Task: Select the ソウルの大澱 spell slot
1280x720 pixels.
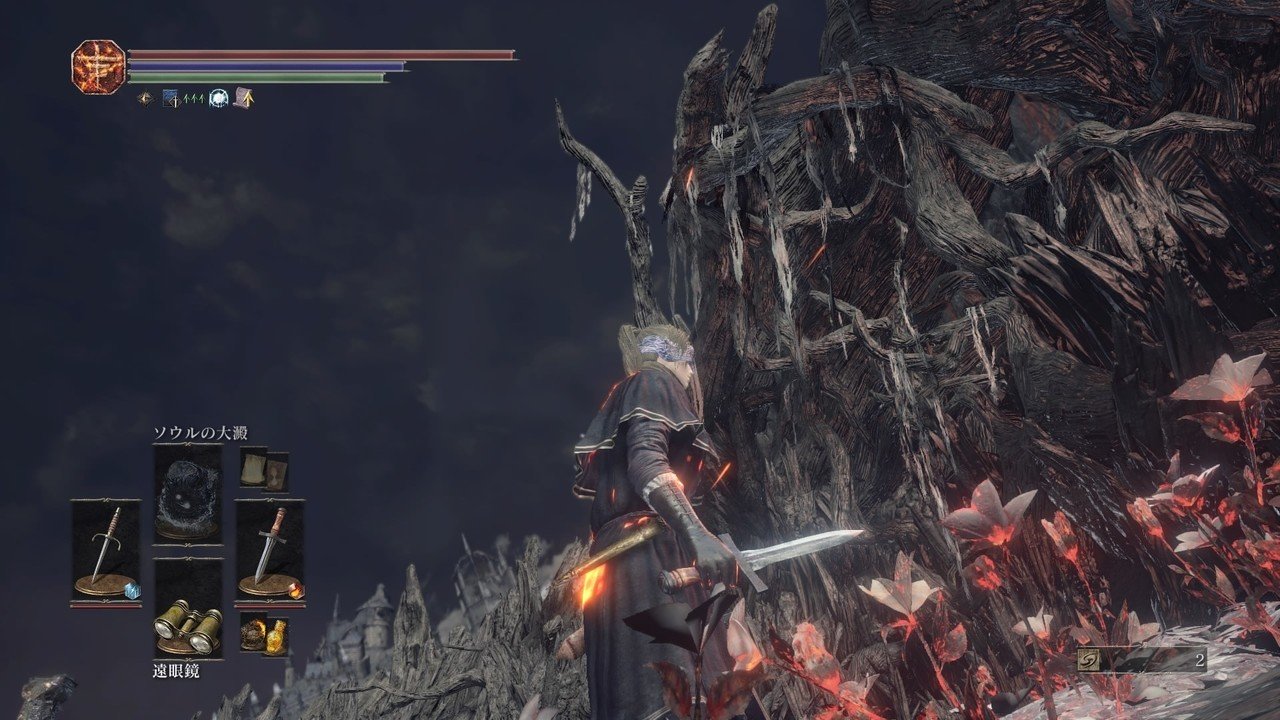Action: (187, 493)
